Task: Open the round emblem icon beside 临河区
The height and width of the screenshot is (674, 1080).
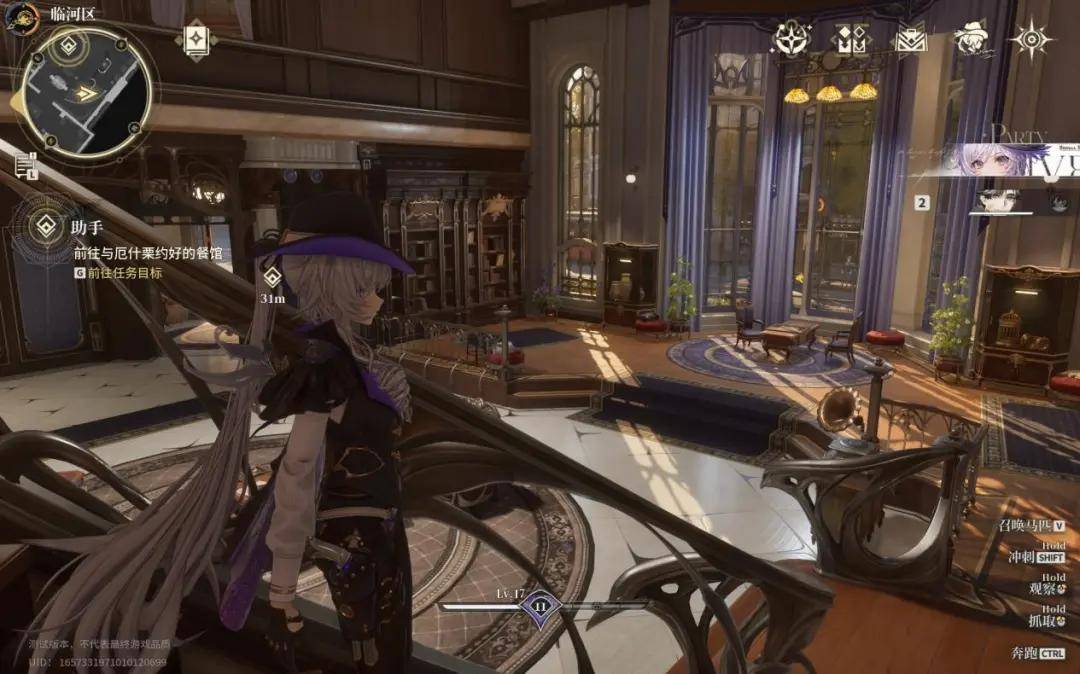Action: 21,15
